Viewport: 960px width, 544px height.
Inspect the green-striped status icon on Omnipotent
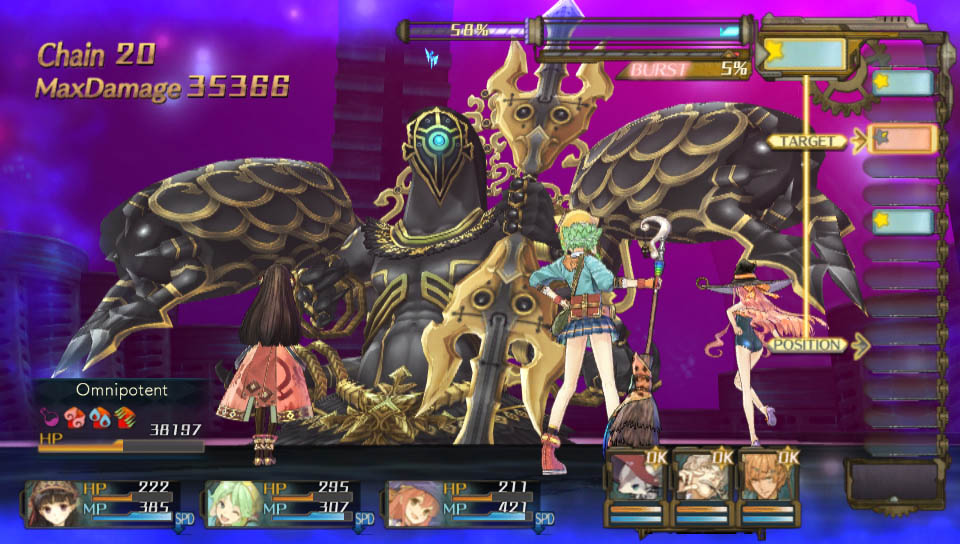pyautogui.click(x=124, y=415)
